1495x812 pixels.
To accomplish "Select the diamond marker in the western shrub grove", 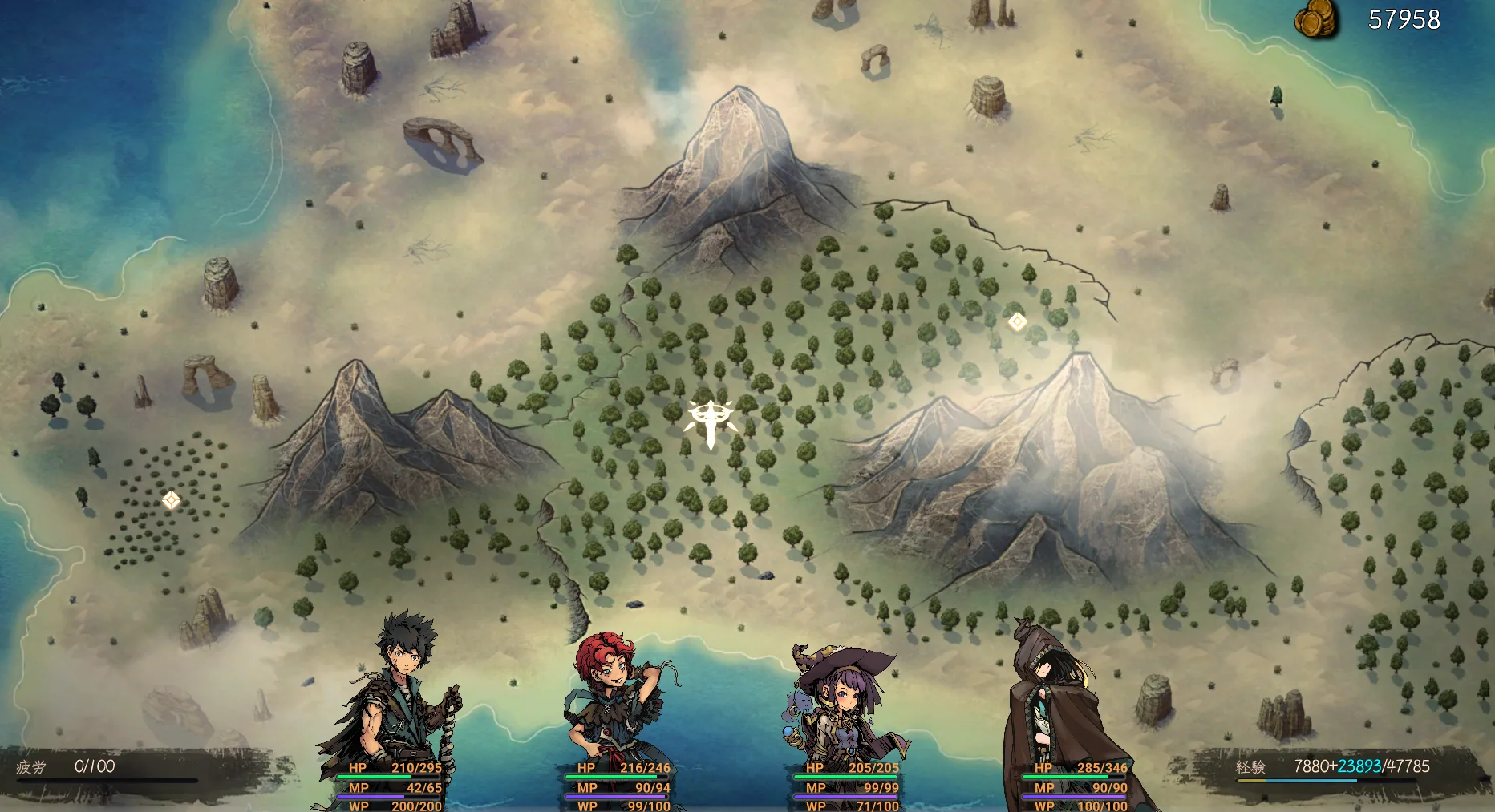I will [x=171, y=500].
